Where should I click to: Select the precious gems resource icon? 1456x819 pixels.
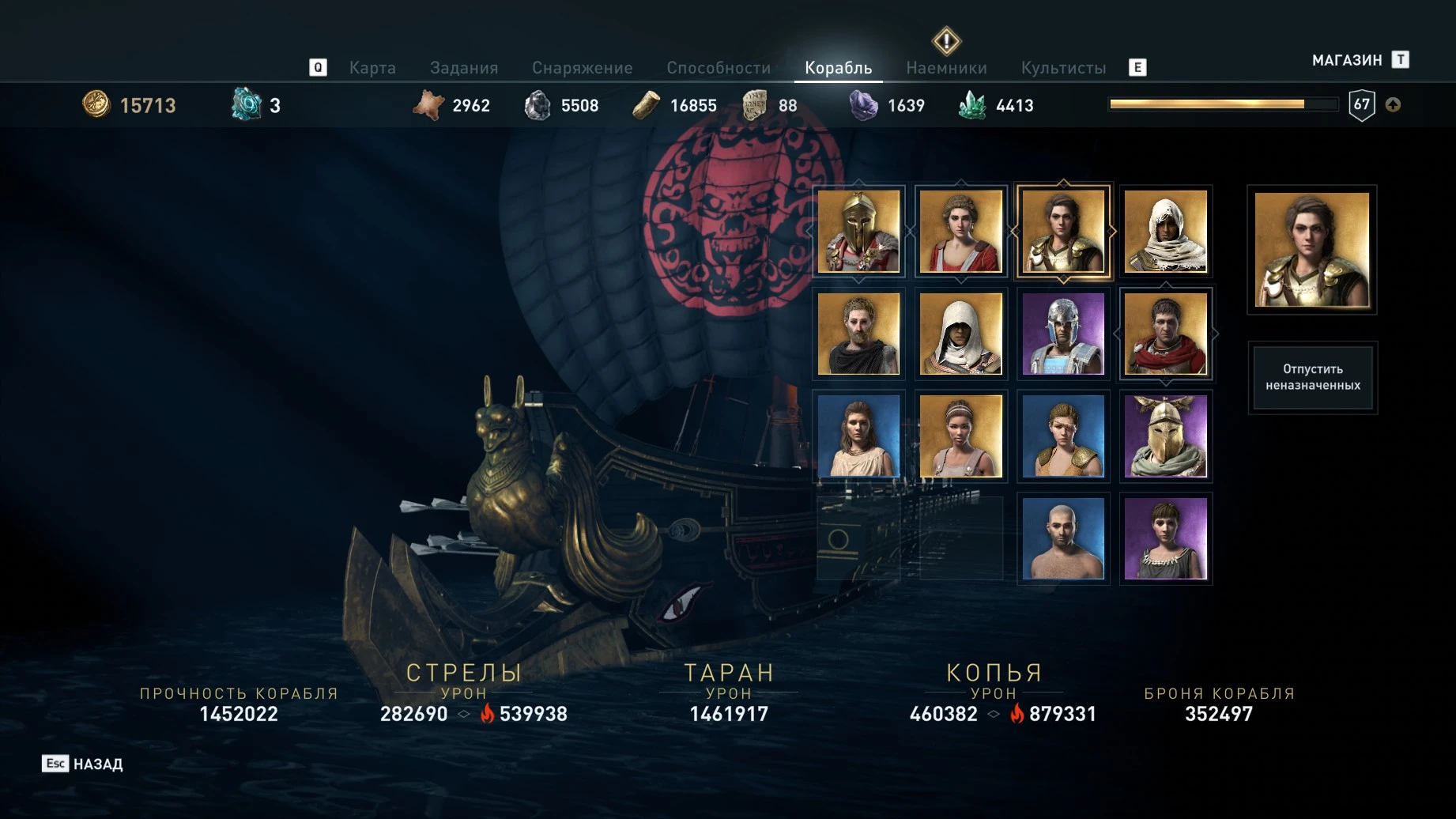click(x=972, y=104)
